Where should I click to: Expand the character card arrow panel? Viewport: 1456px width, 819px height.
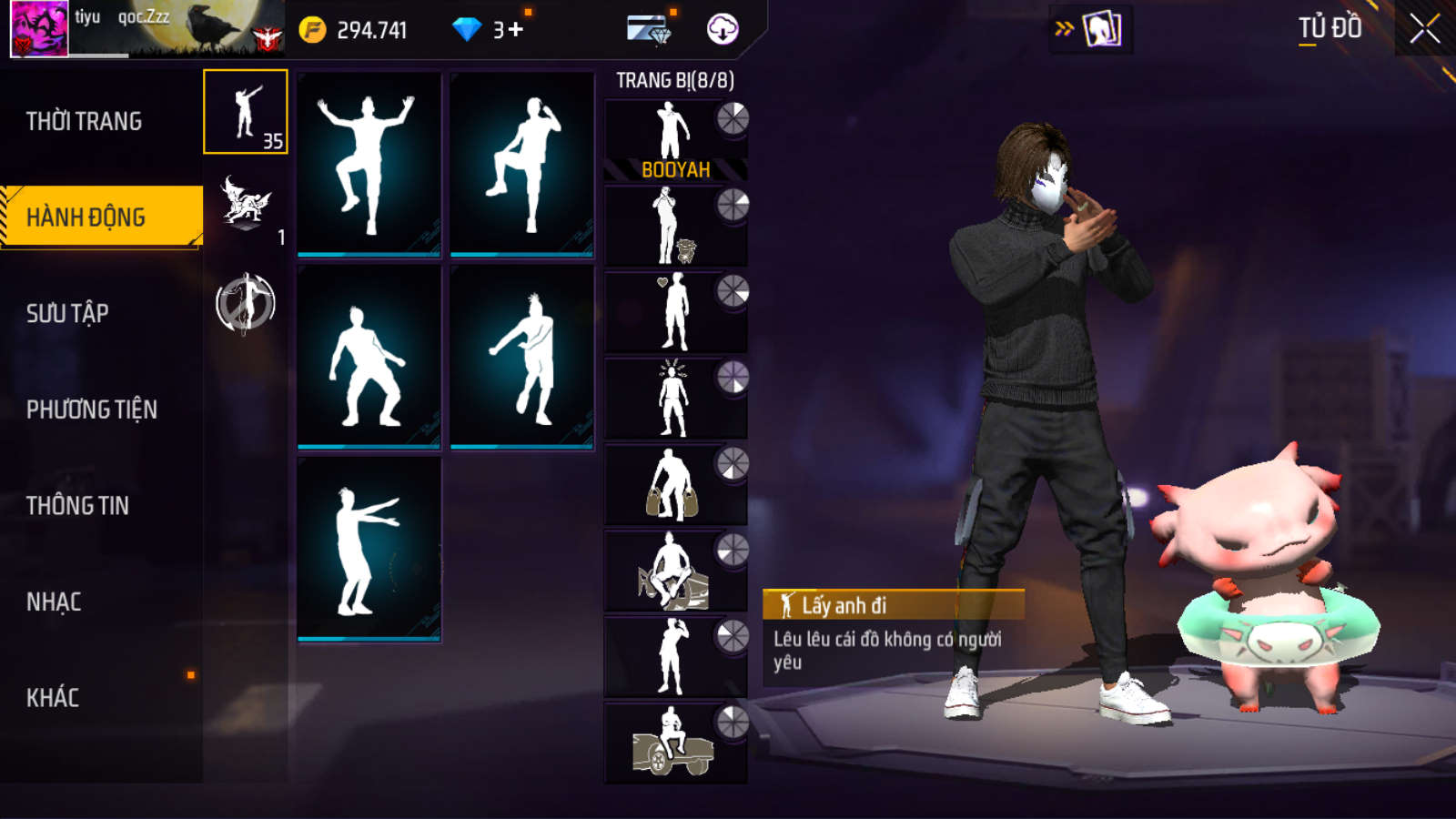click(1090, 29)
